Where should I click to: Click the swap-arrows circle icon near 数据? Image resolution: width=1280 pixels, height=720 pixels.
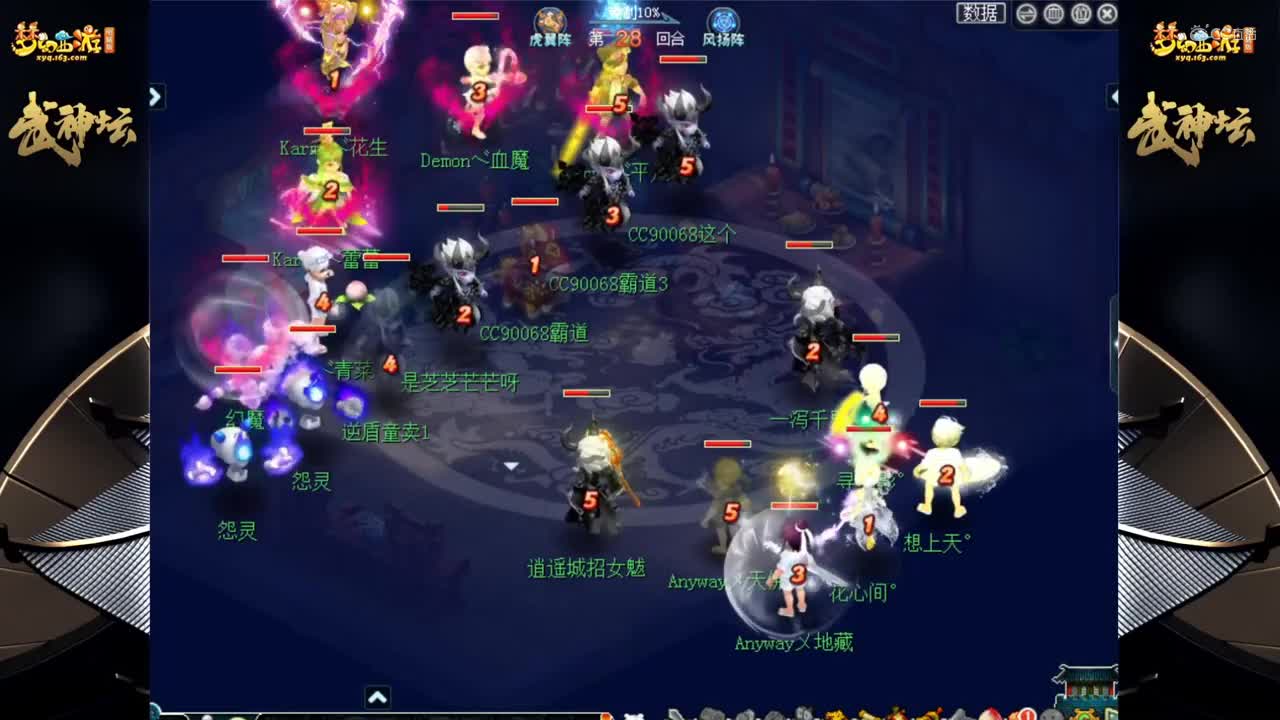[x=1025, y=14]
